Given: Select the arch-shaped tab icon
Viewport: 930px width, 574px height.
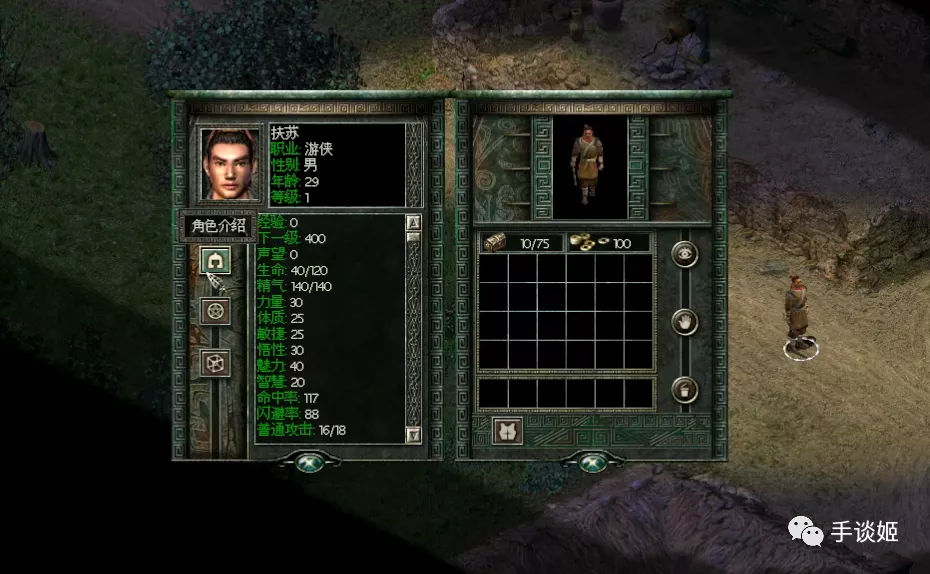Looking at the screenshot, I should point(215,261).
